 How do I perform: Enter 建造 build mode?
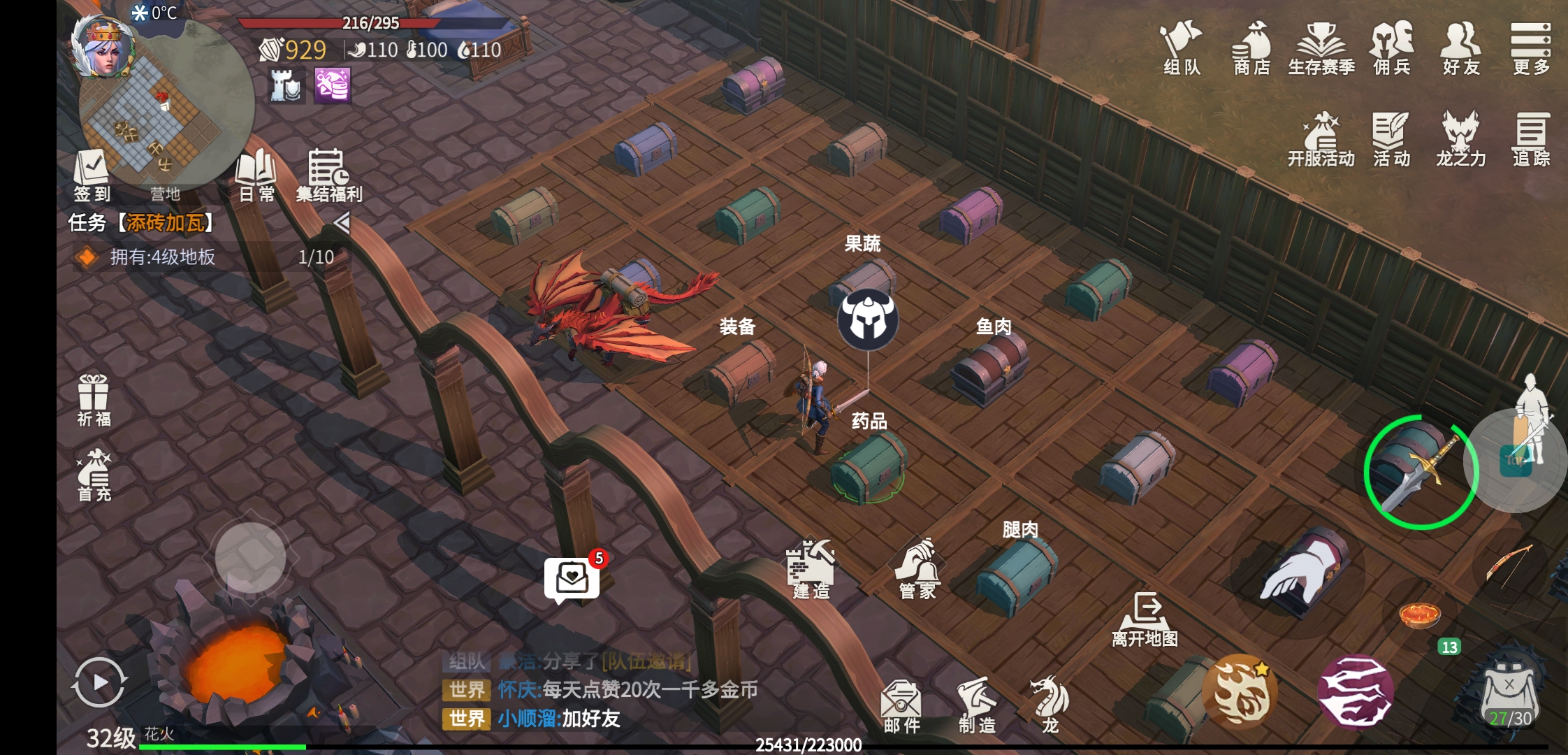coord(811,570)
